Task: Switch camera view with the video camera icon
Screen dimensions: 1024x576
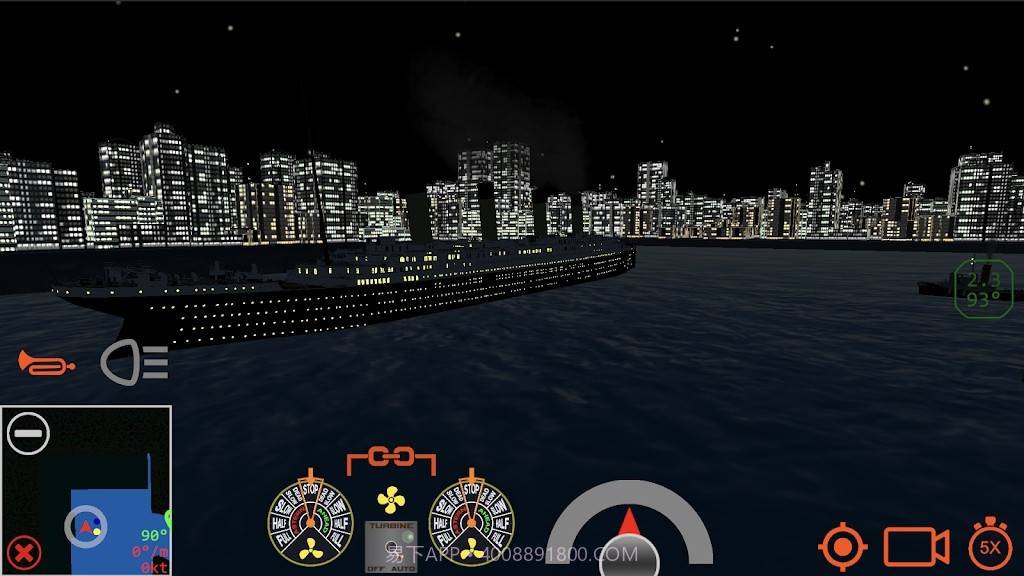Action: [915, 546]
